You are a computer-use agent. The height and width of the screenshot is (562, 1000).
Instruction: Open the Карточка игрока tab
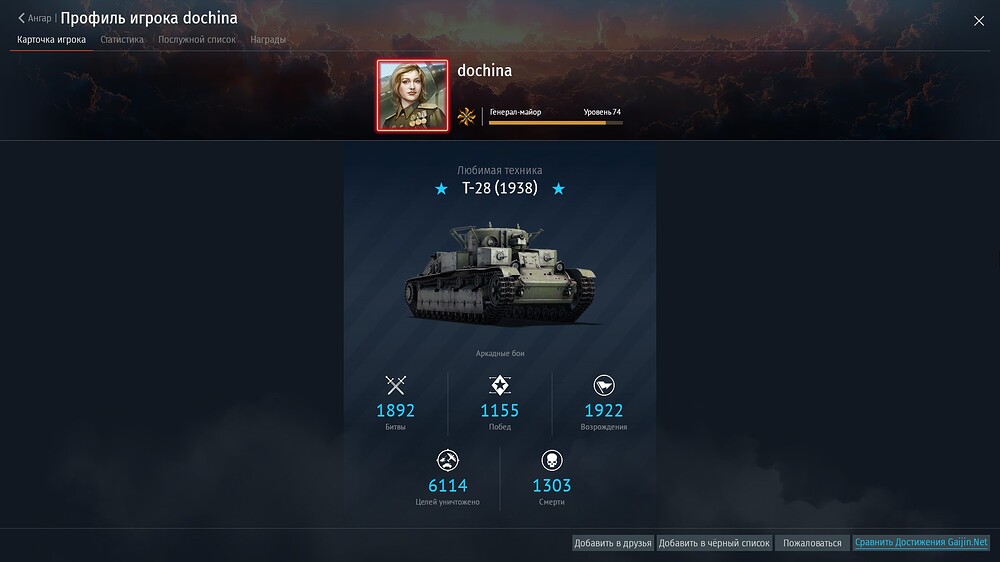[x=51, y=40]
